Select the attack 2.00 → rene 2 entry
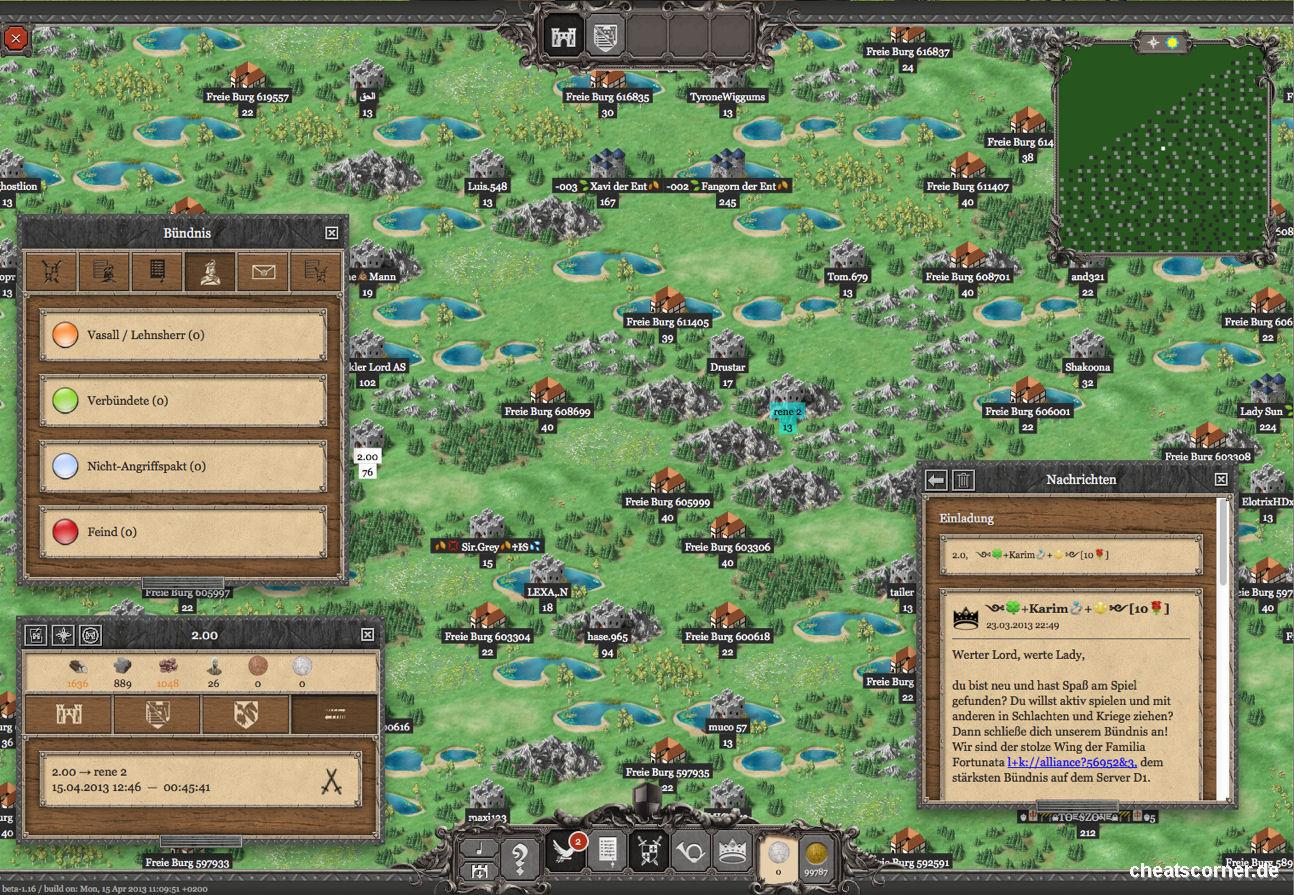This screenshot has width=1294, height=895. (x=200, y=780)
